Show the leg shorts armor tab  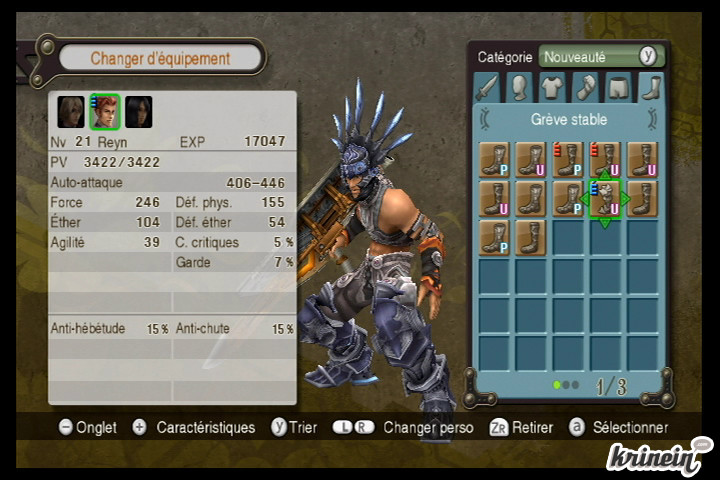(618, 87)
